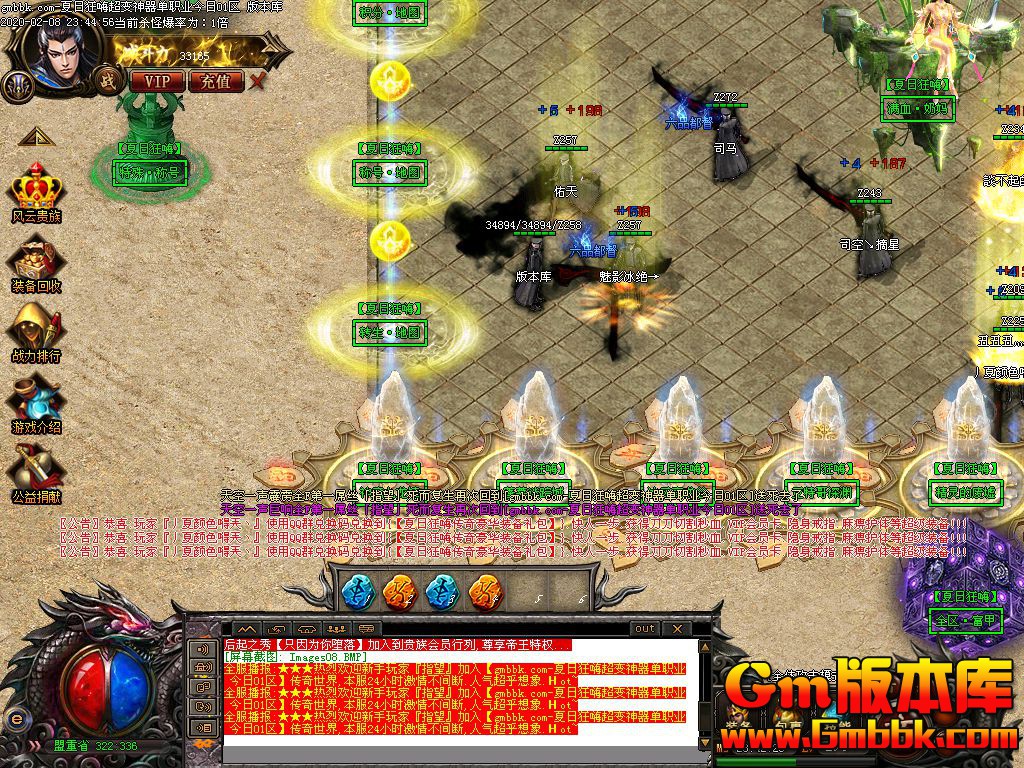Viewport: 1024px width, 768px height.
Task: Use the blue rune in hotbar slot 1
Action: 358,591
